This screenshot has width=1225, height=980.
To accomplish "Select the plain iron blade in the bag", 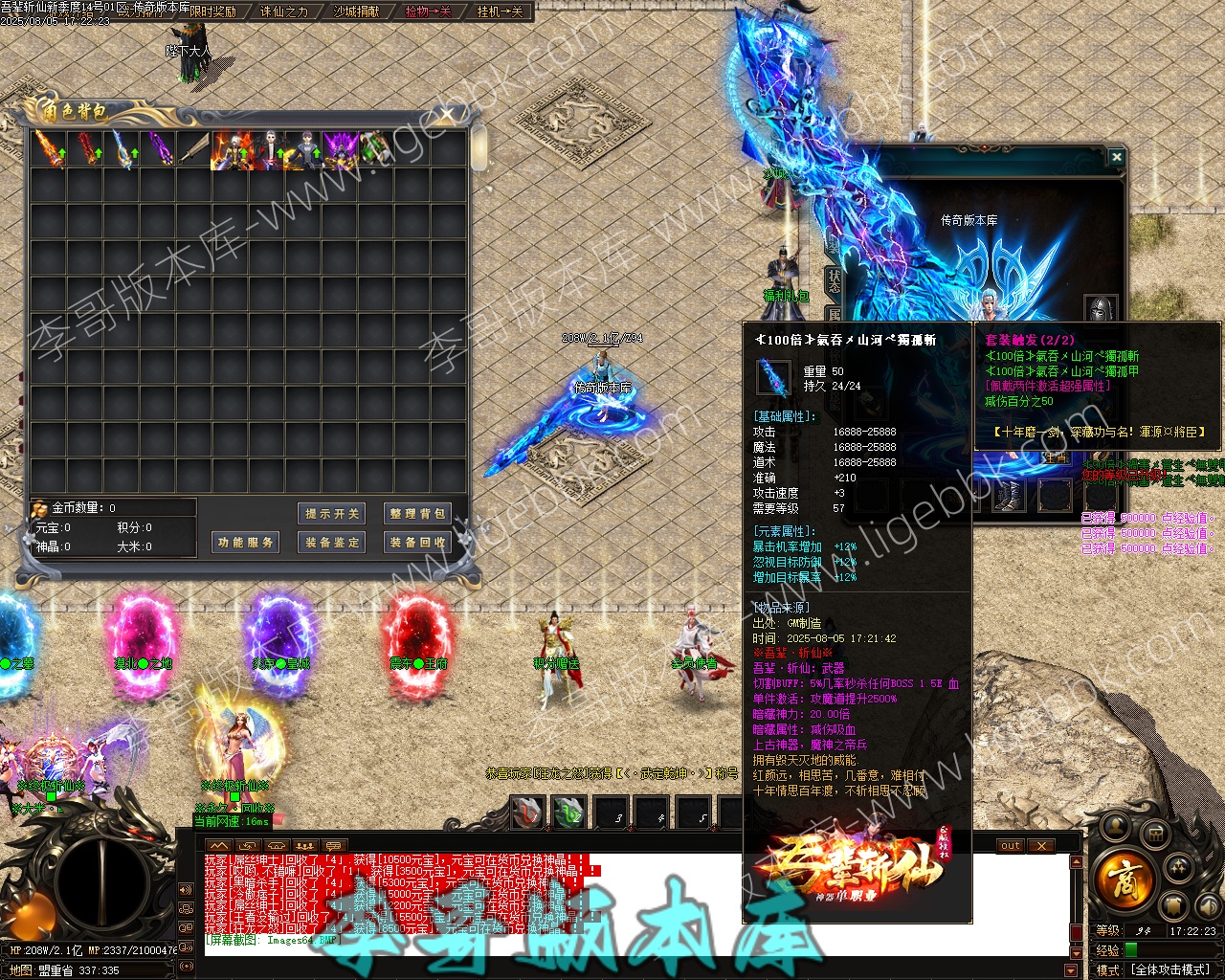I will (x=195, y=149).
